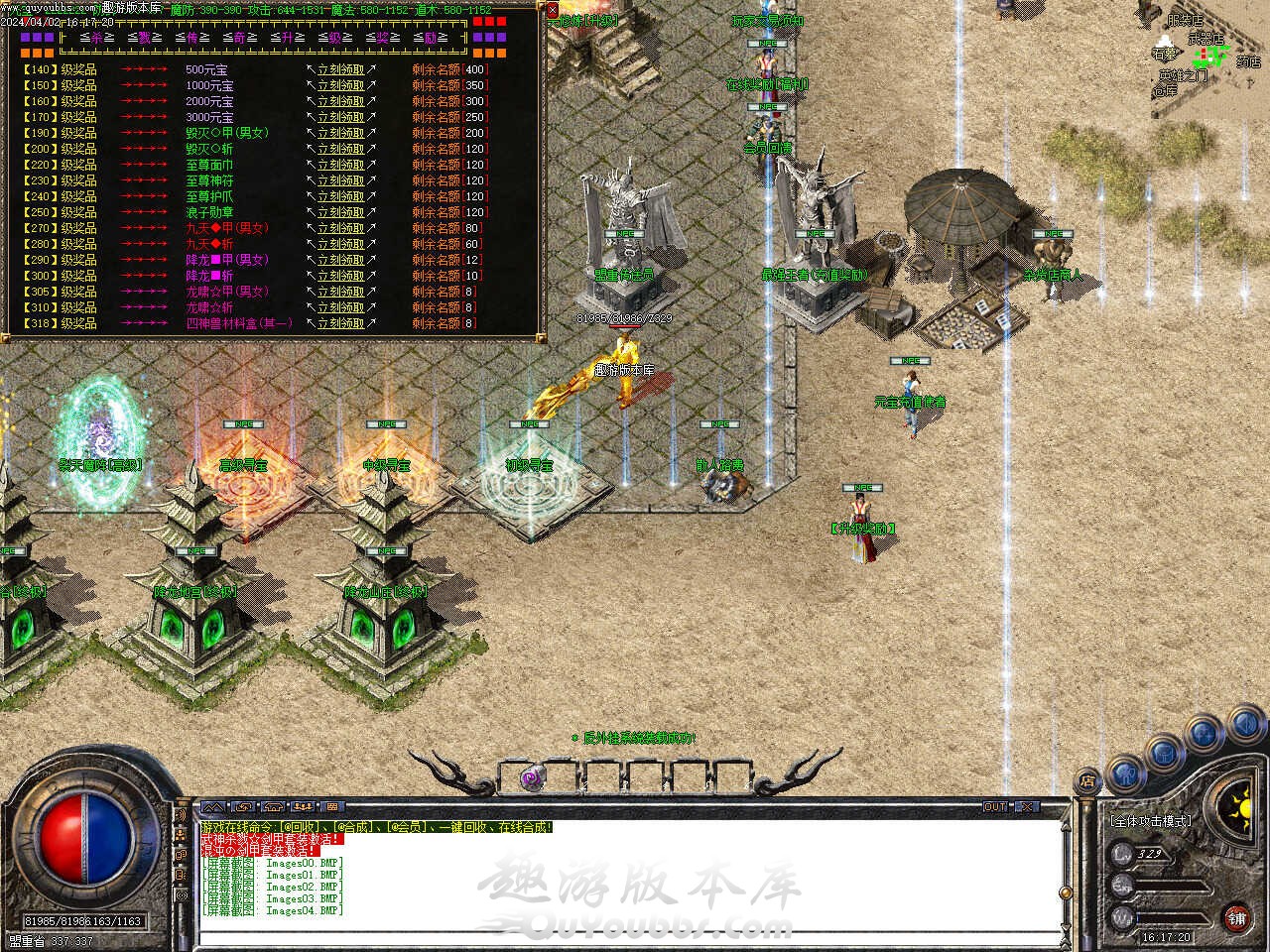Click the speaker sound round button

point(1244,727)
